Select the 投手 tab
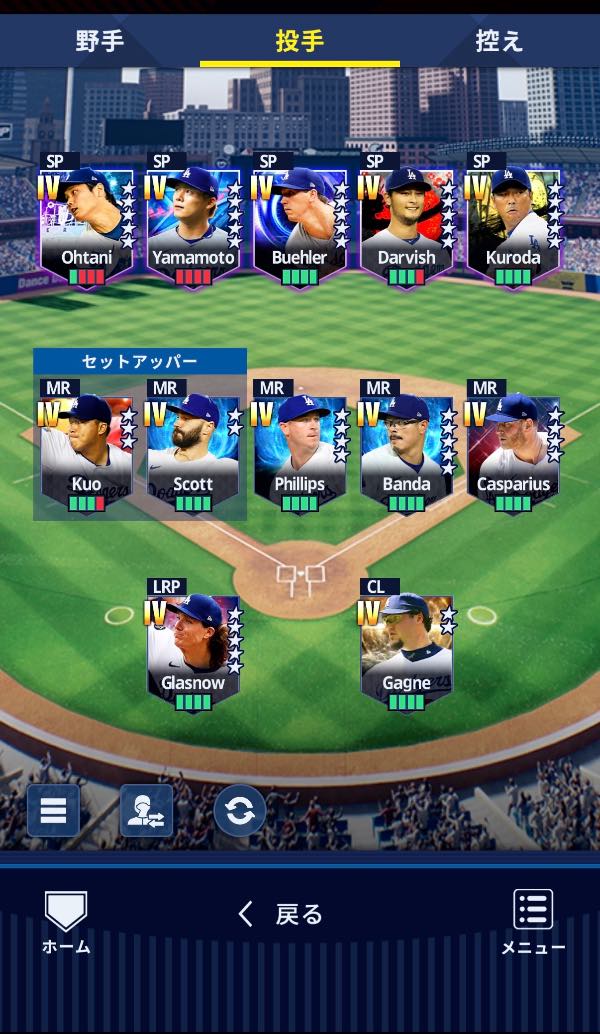Screen dimensions: 600x1034 coord(299,42)
